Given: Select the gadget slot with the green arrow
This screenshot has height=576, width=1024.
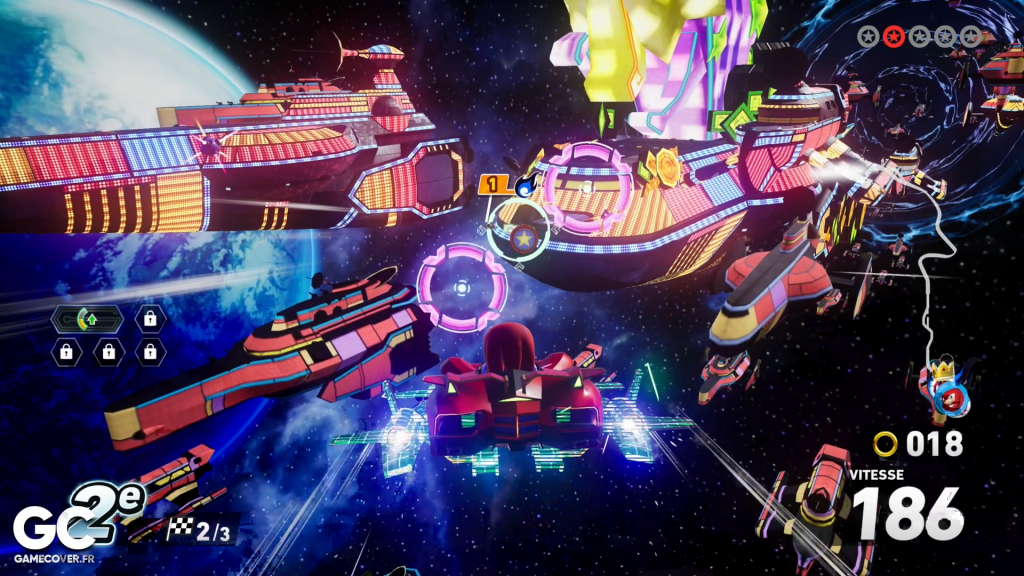Looking at the screenshot, I should tap(87, 319).
